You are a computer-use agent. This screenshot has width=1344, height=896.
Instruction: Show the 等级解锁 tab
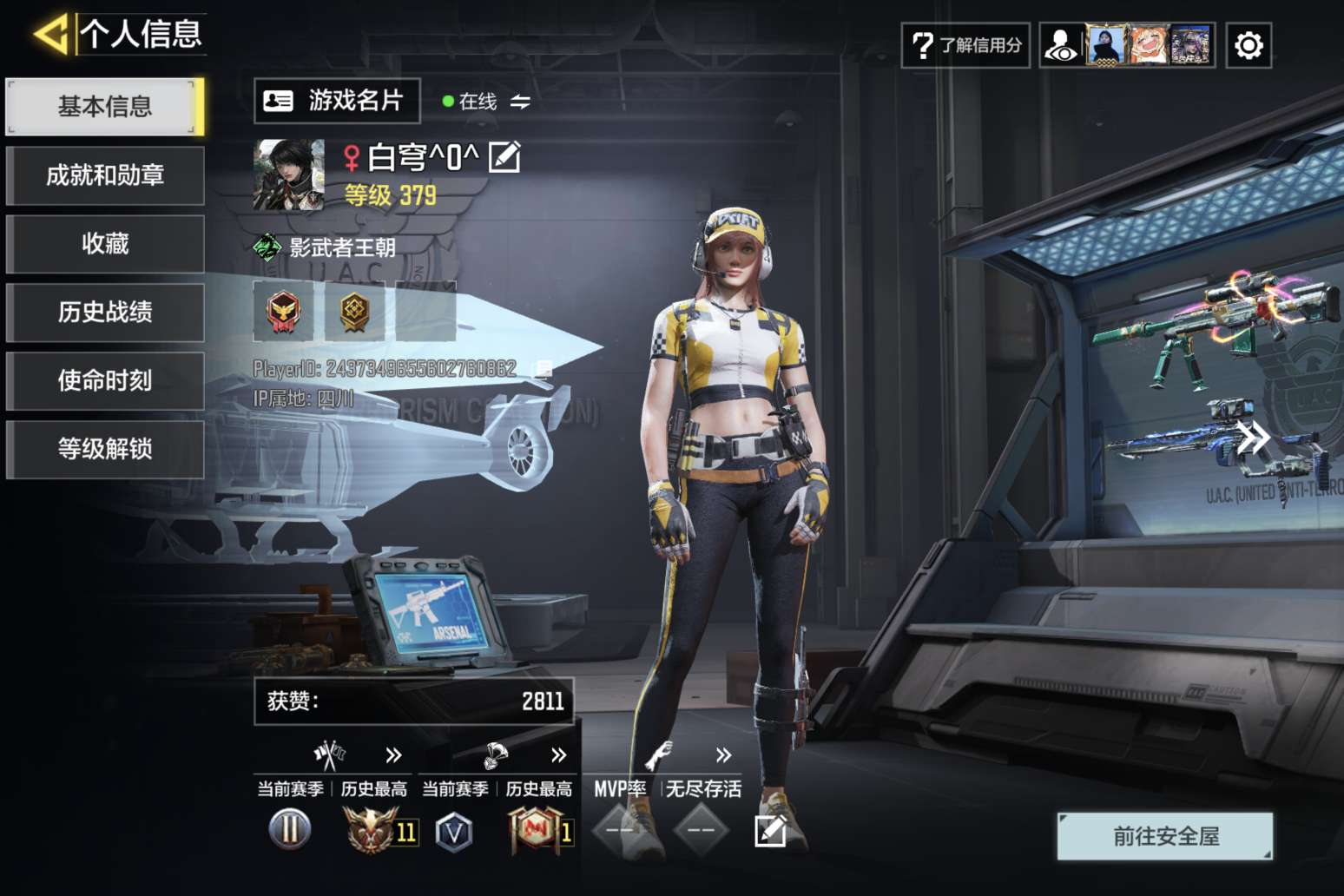click(x=104, y=450)
